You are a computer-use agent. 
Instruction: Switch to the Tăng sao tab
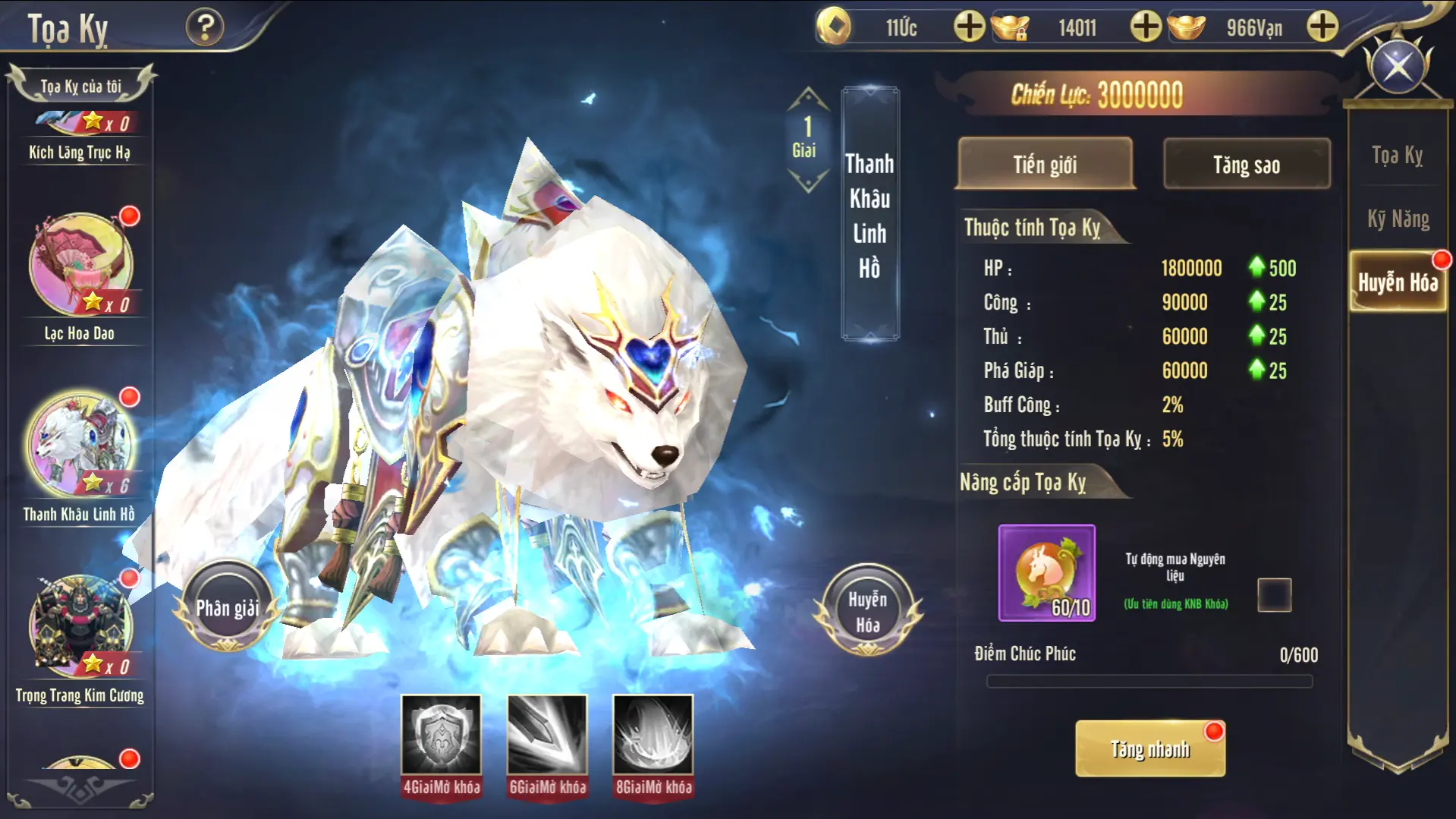click(1246, 164)
